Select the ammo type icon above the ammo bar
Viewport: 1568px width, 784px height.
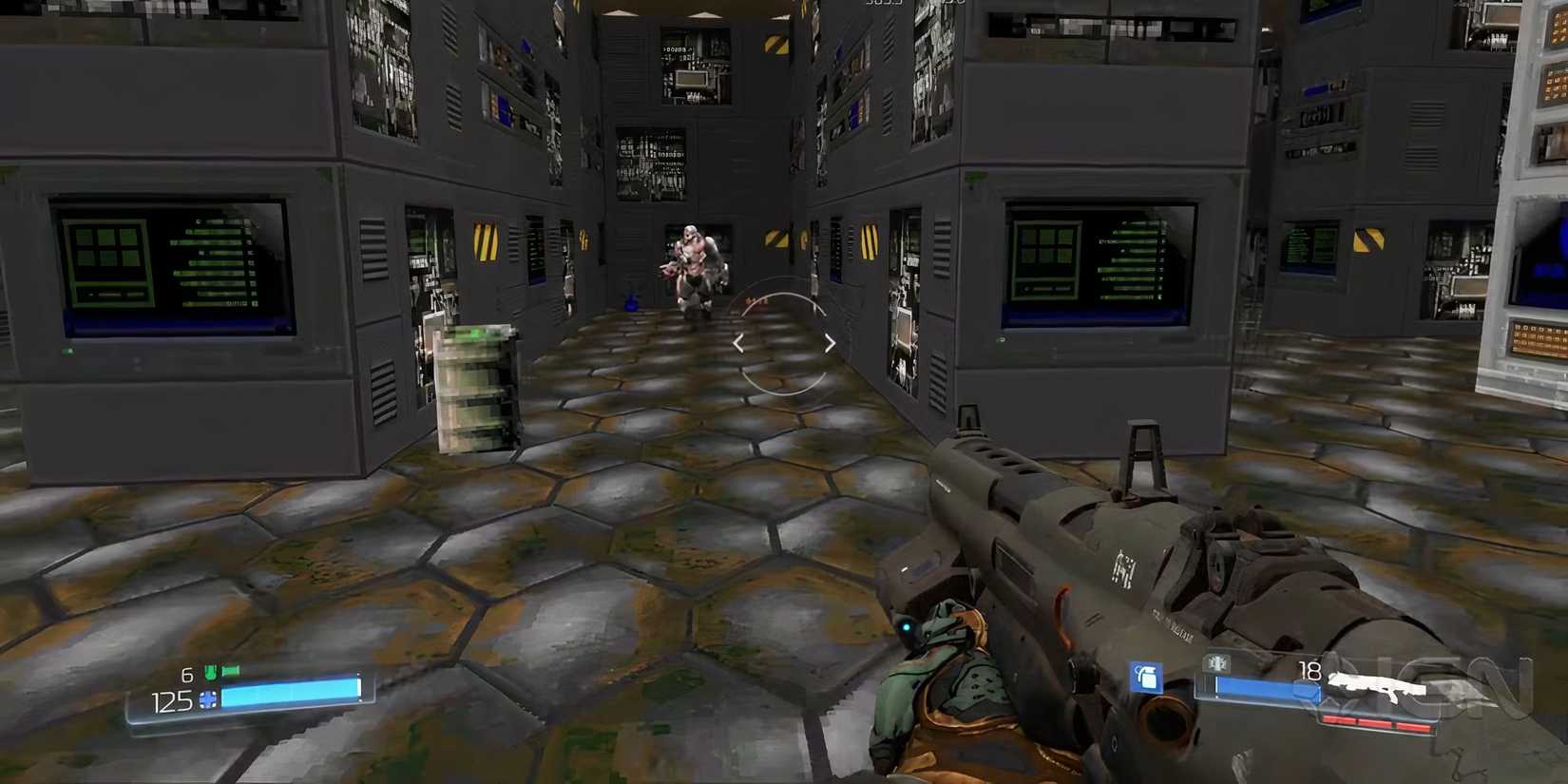(x=1216, y=664)
